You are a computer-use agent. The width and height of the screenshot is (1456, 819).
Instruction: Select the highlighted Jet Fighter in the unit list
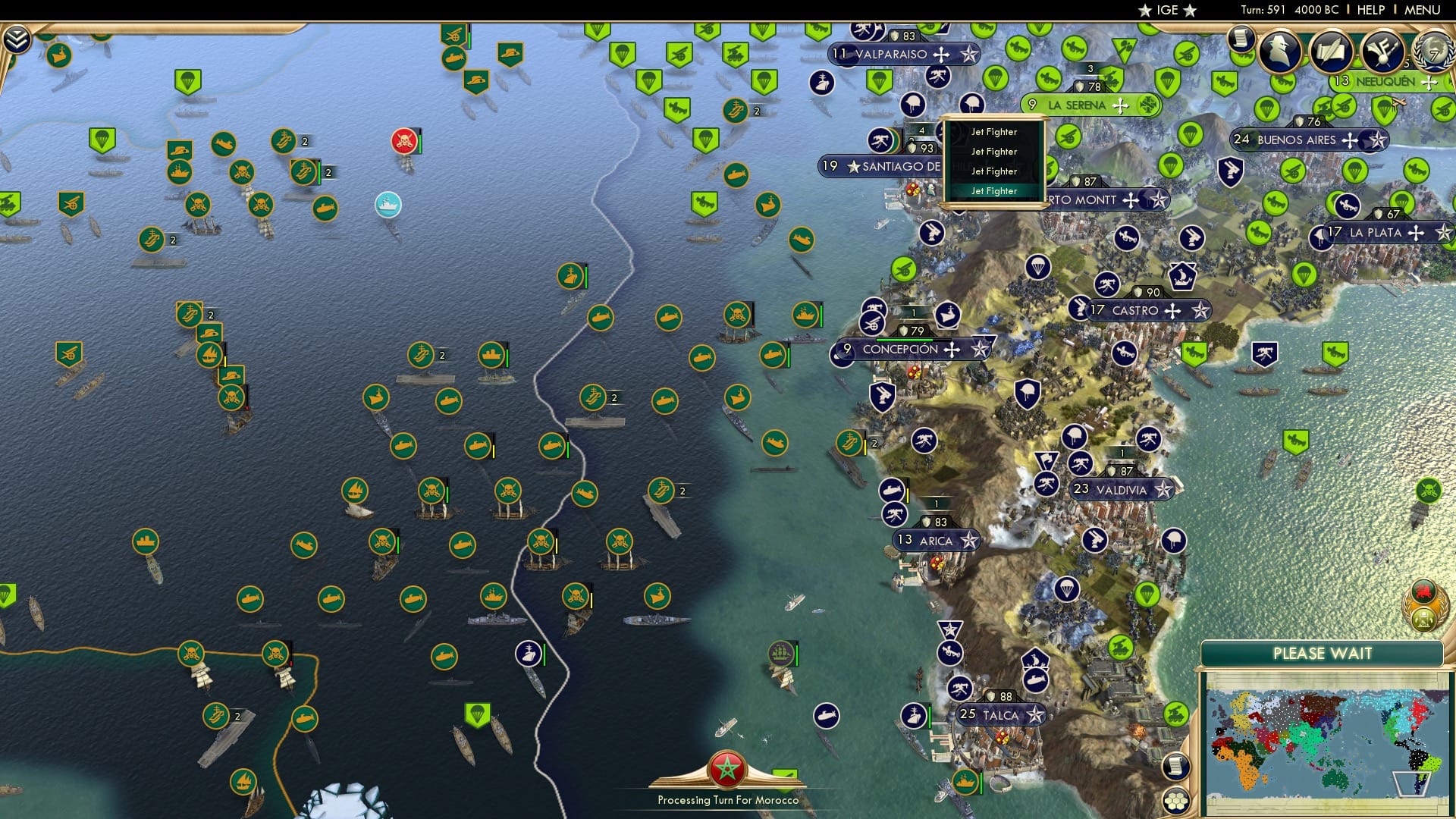(994, 190)
